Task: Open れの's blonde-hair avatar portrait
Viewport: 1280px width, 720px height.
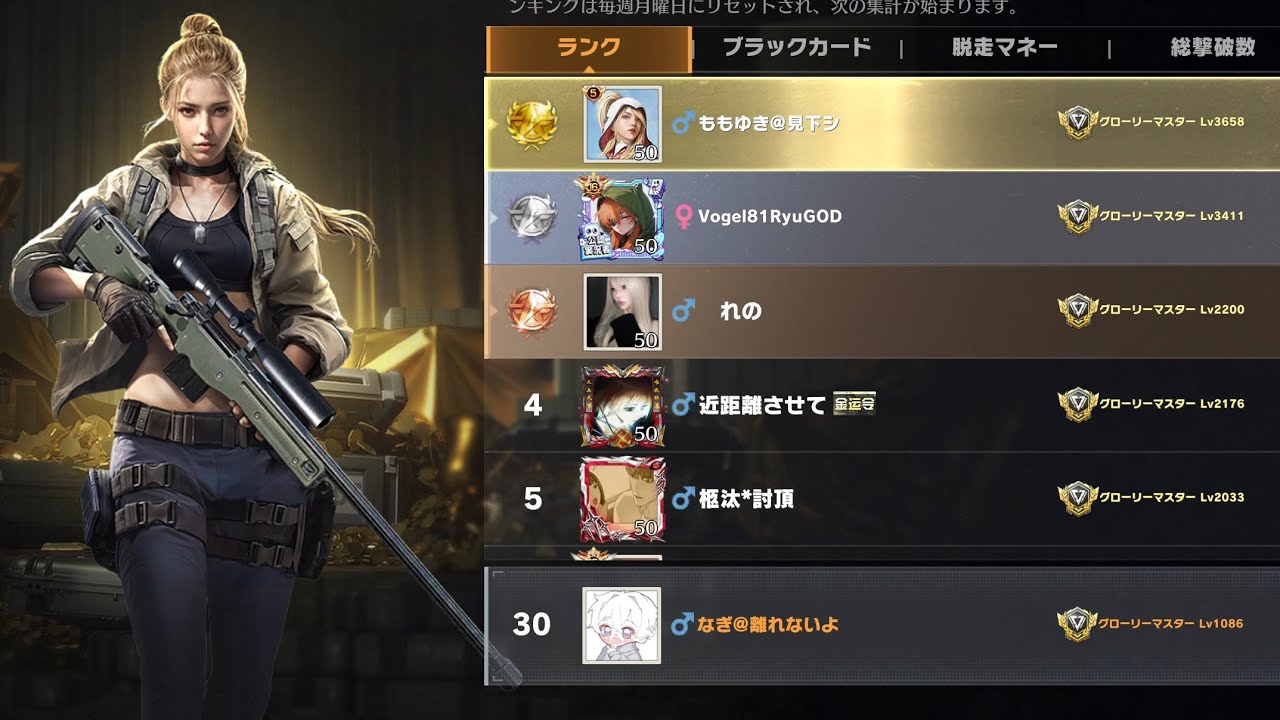Action: pos(622,312)
